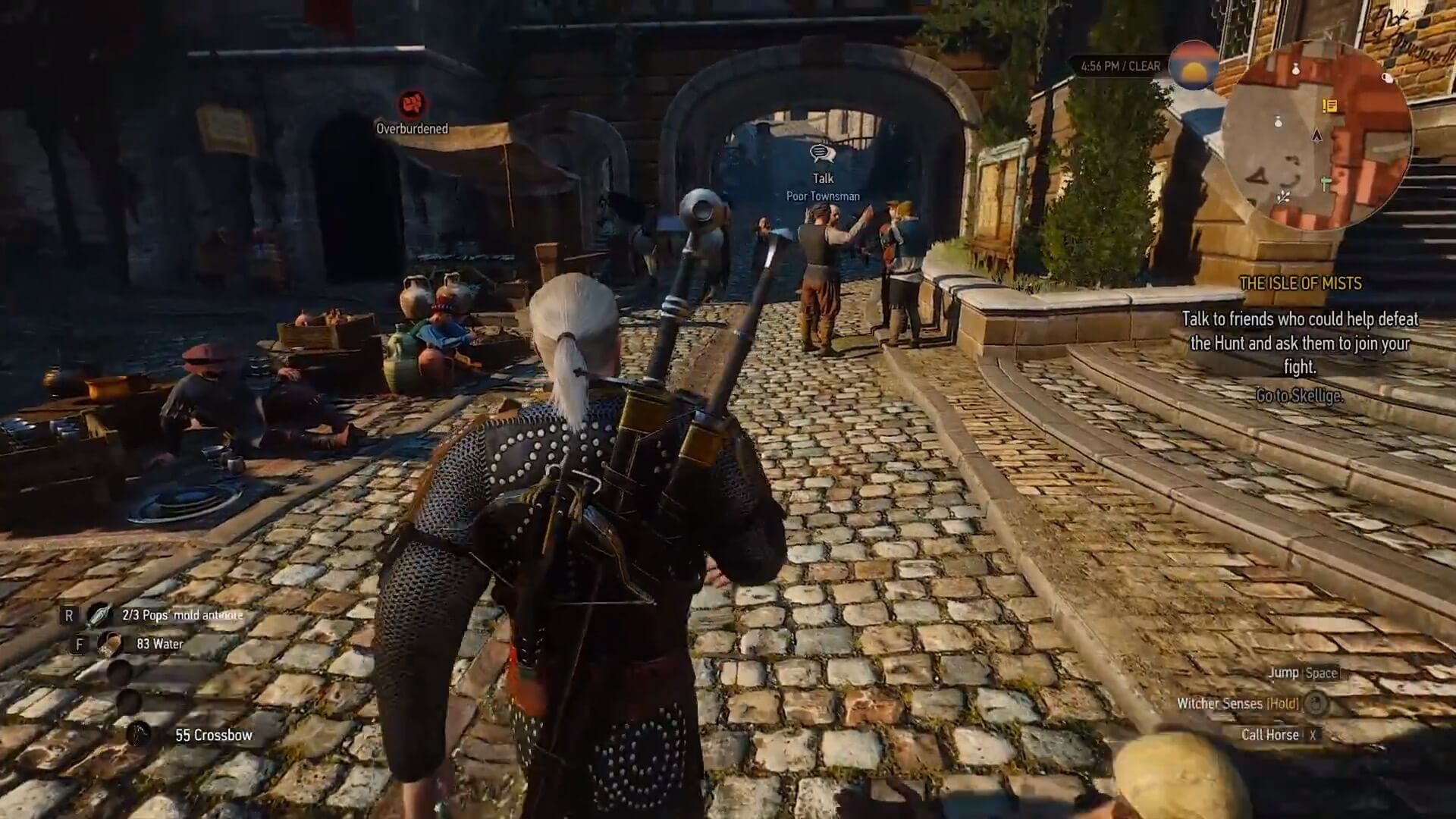Open The Isle of Mists quest tracker

pos(1300,284)
